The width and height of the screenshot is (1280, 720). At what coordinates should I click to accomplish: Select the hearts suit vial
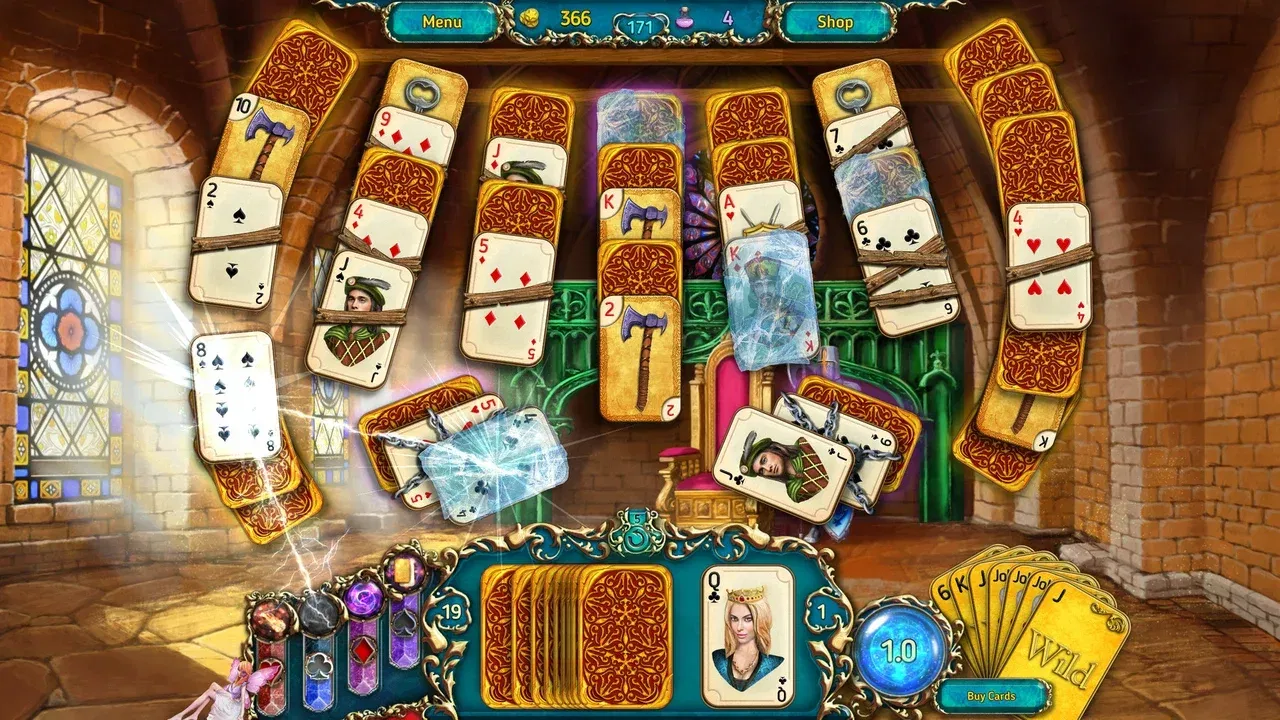[273, 670]
